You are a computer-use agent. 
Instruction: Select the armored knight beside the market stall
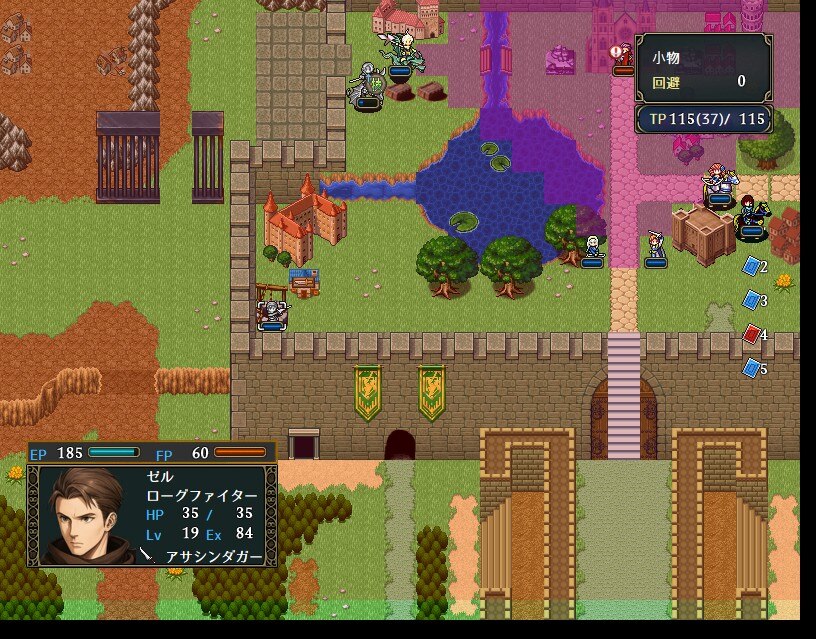click(x=270, y=314)
